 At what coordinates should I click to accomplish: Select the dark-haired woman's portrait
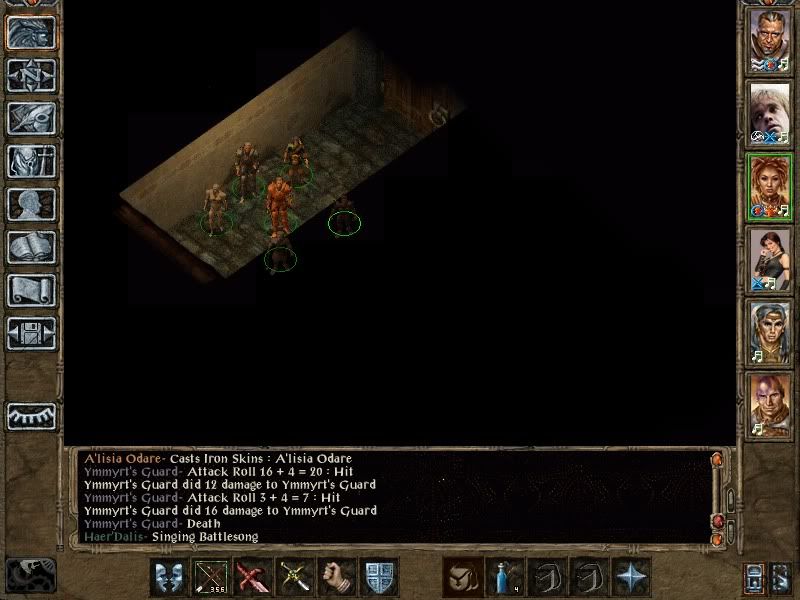[x=770, y=259]
